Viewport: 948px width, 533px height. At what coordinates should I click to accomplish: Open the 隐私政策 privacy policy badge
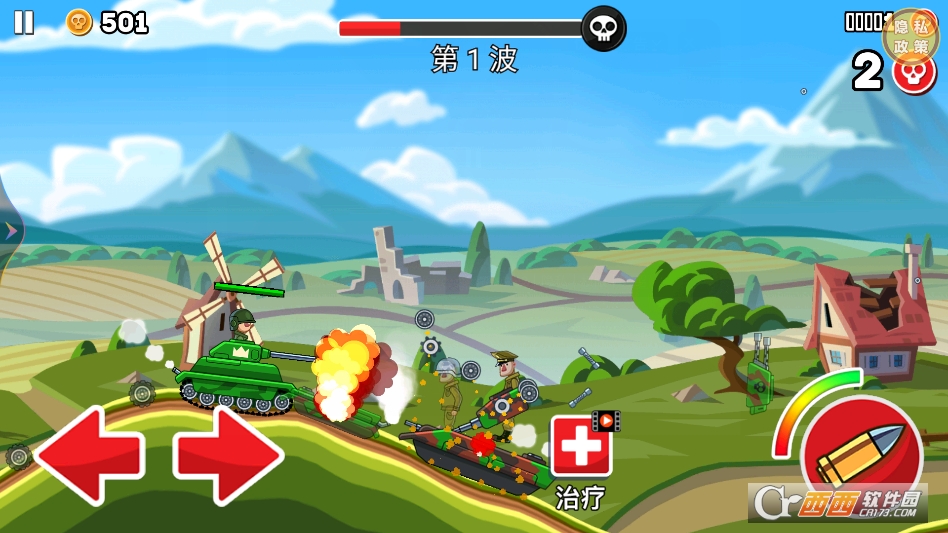coord(911,37)
